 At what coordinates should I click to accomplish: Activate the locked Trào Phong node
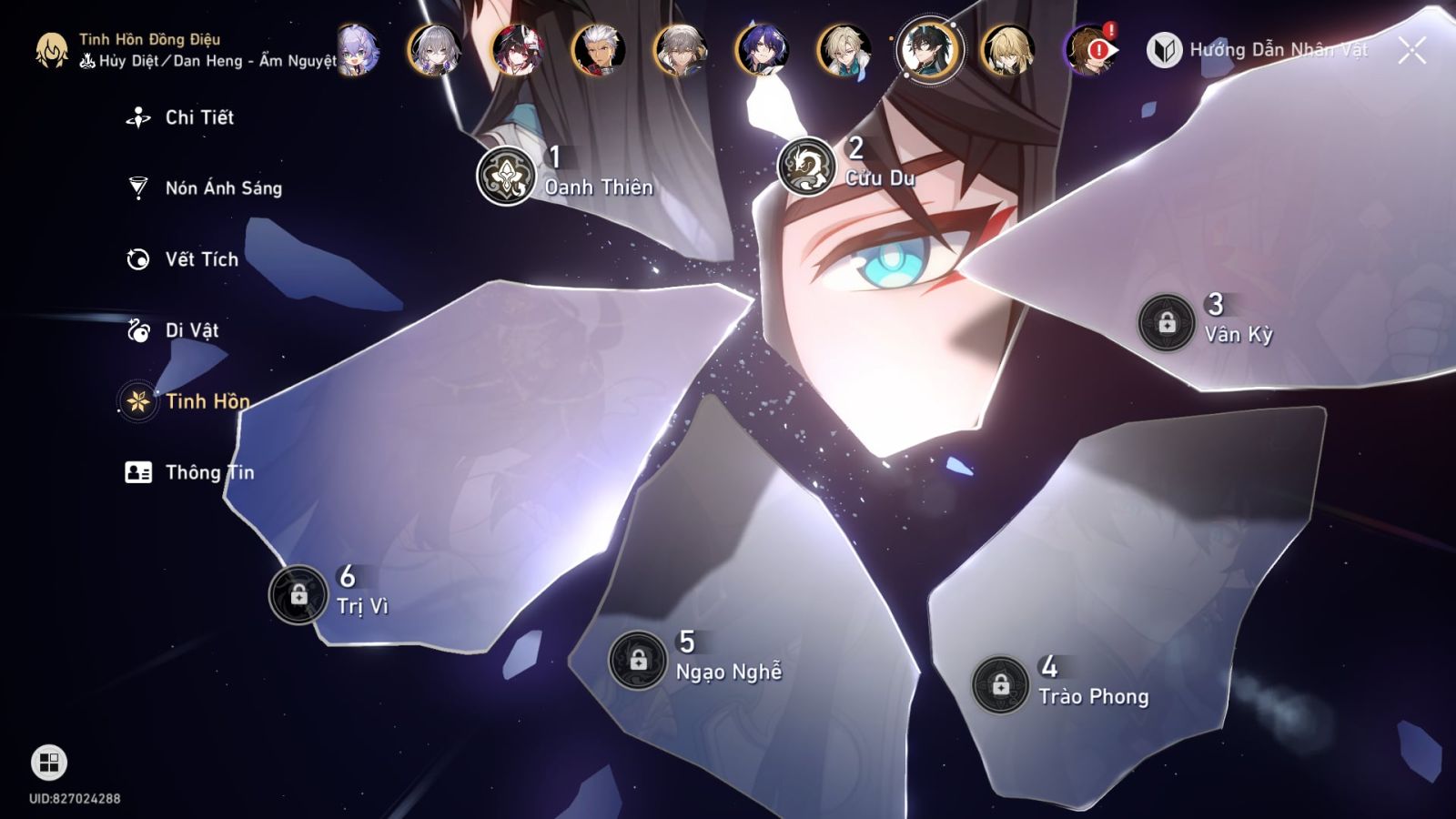coord(998,683)
